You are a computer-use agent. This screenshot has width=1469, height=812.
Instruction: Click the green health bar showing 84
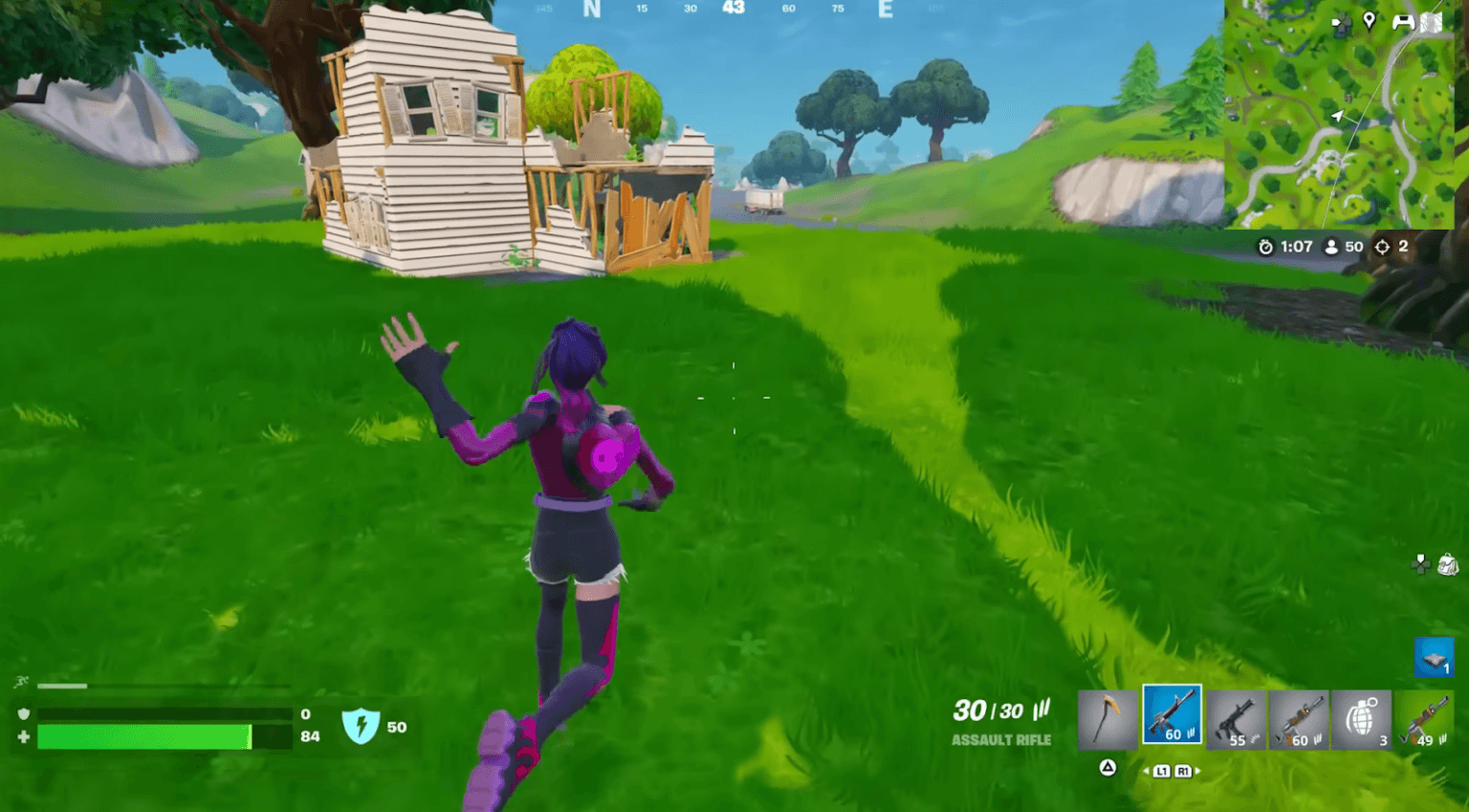[x=143, y=736]
